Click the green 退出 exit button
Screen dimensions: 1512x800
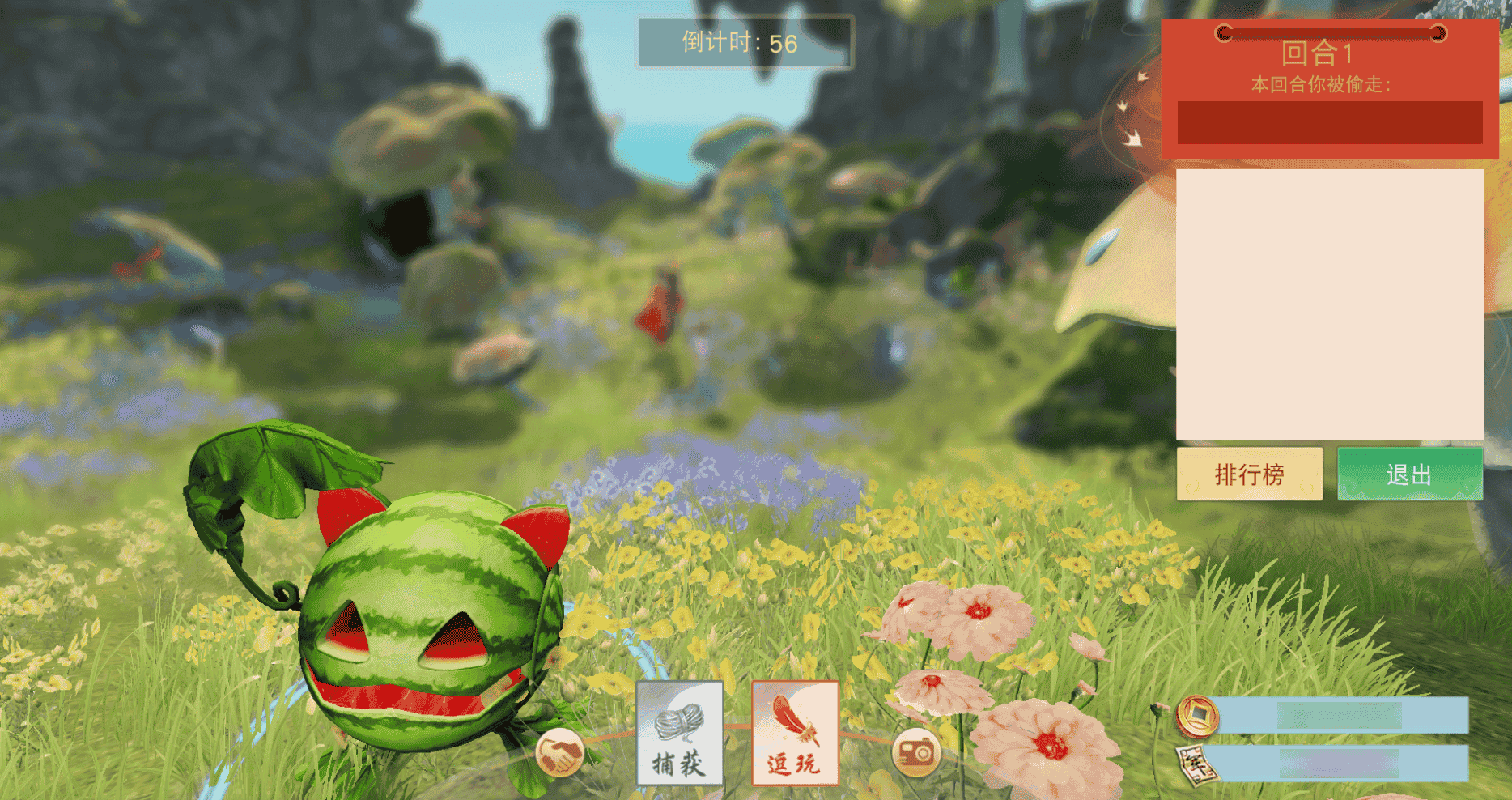coord(1409,474)
